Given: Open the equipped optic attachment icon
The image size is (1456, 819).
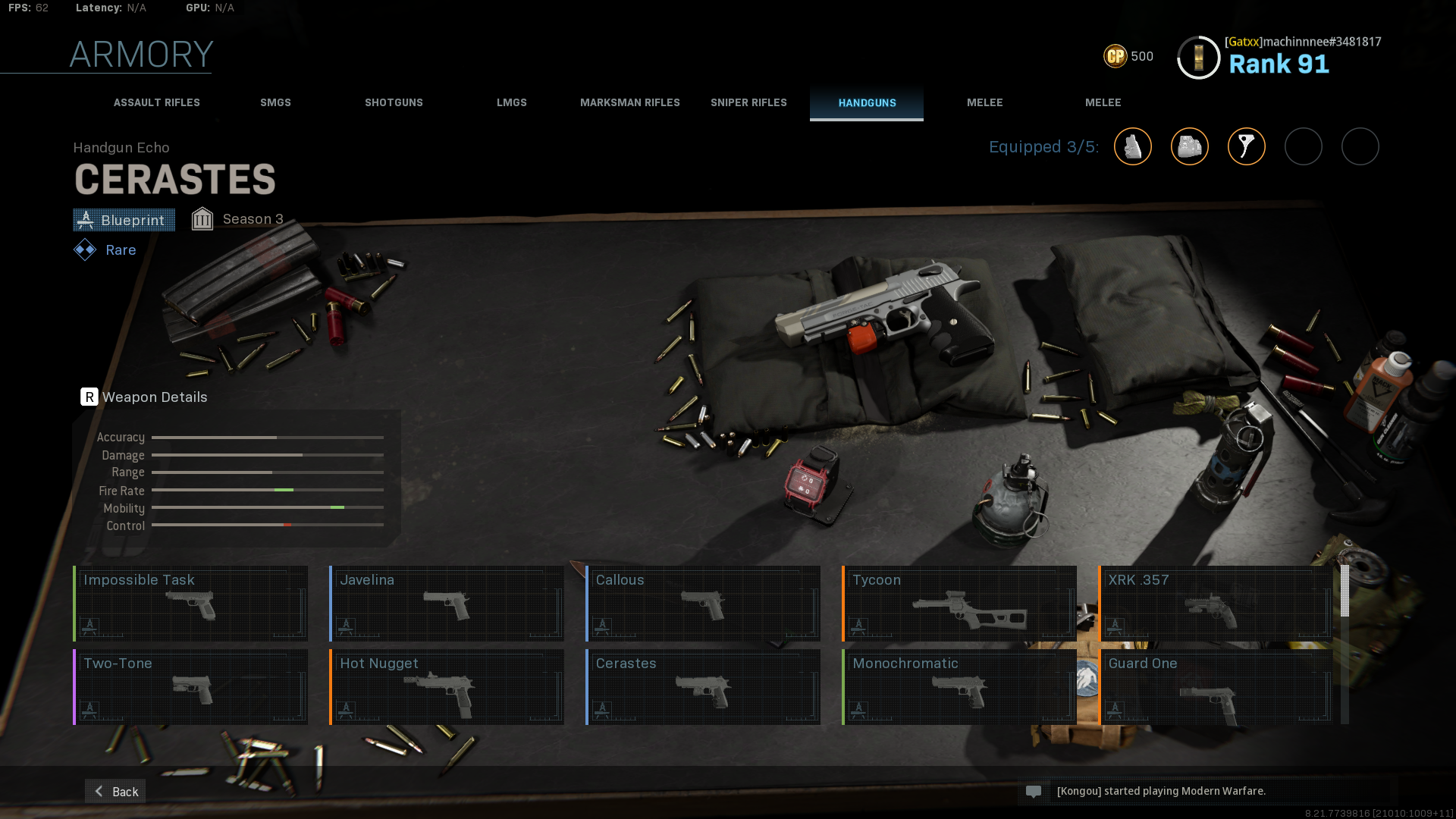Looking at the screenshot, I should pyautogui.click(x=1190, y=146).
